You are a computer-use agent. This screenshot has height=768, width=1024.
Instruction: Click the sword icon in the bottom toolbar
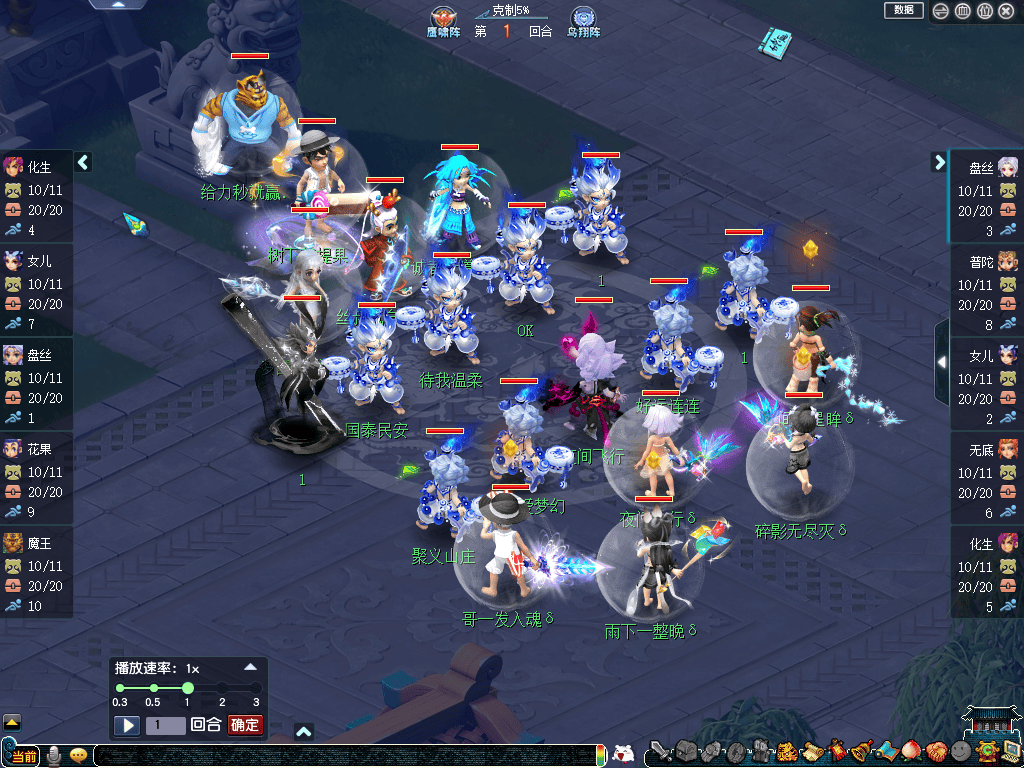click(x=659, y=752)
